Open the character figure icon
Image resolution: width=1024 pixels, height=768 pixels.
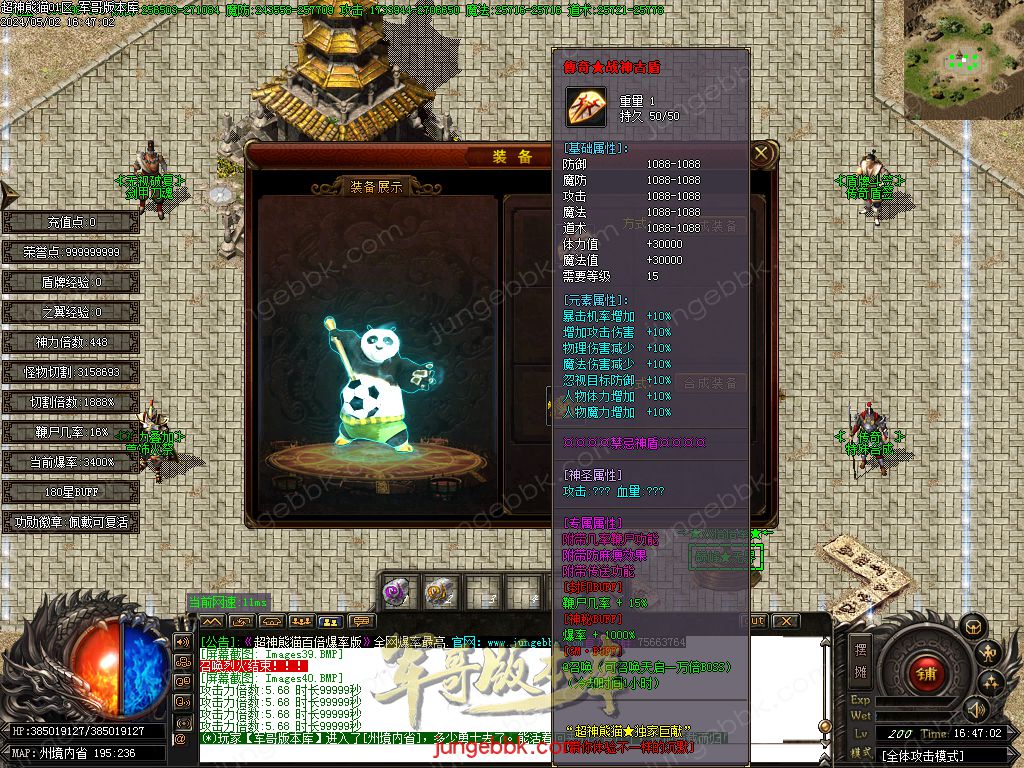989,655
